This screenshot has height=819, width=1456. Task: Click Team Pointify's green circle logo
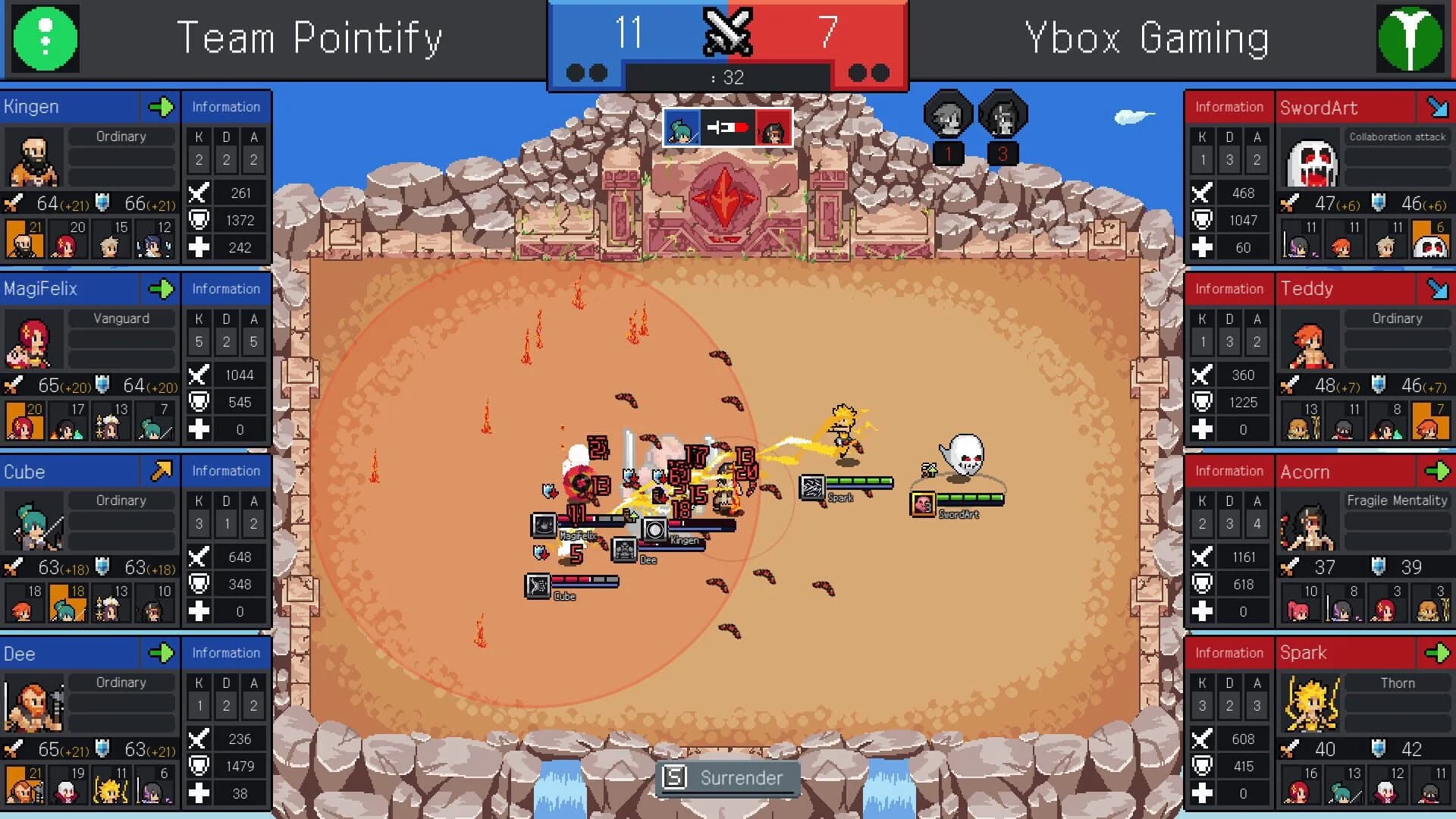click(x=45, y=39)
